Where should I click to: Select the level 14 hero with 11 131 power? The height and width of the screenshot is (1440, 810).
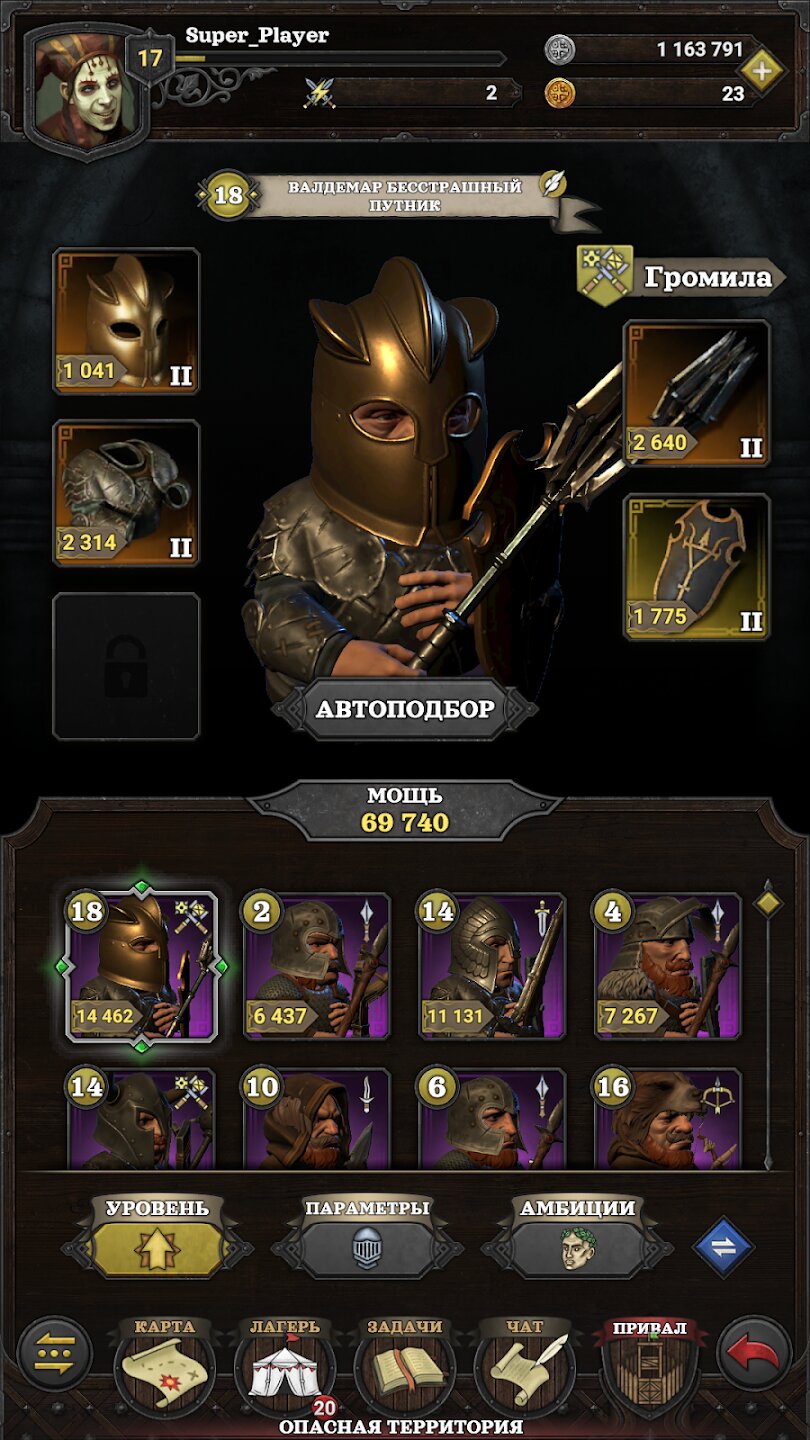pyautogui.click(x=492, y=968)
